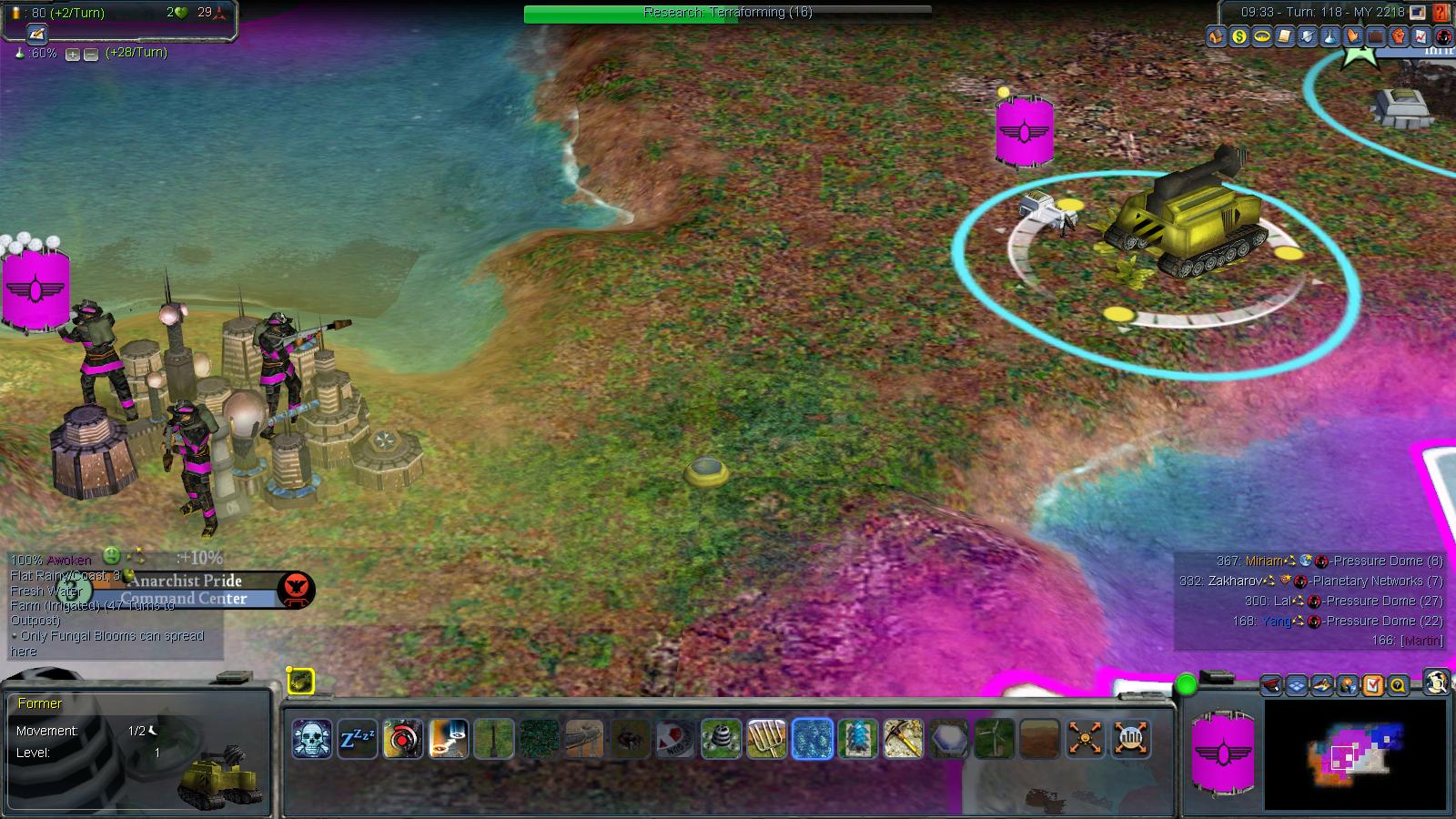
Task: Toggle the checkmark minimap filter button
Action: [1372, 685]
